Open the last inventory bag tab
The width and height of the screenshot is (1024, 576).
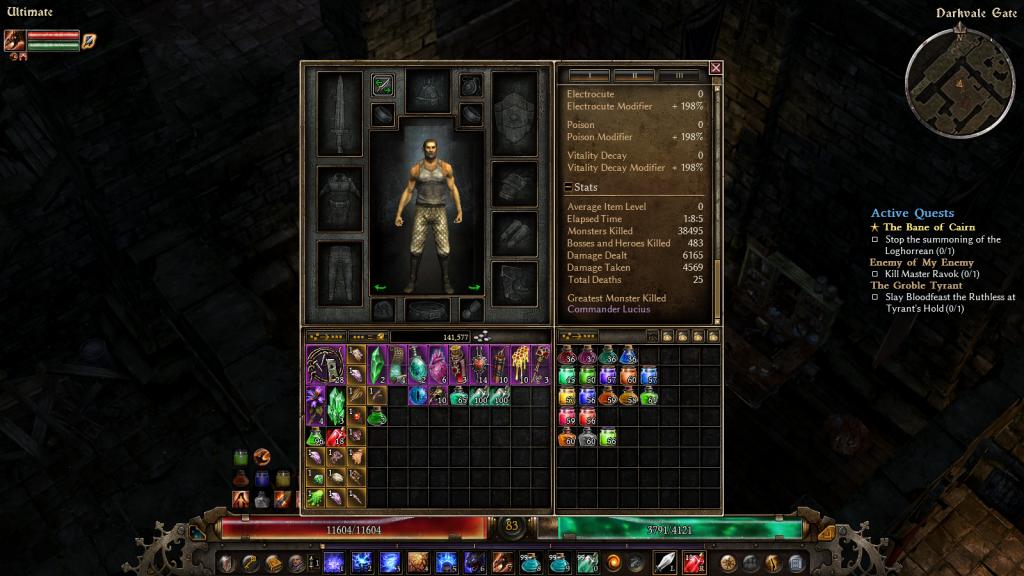point(711,337)
